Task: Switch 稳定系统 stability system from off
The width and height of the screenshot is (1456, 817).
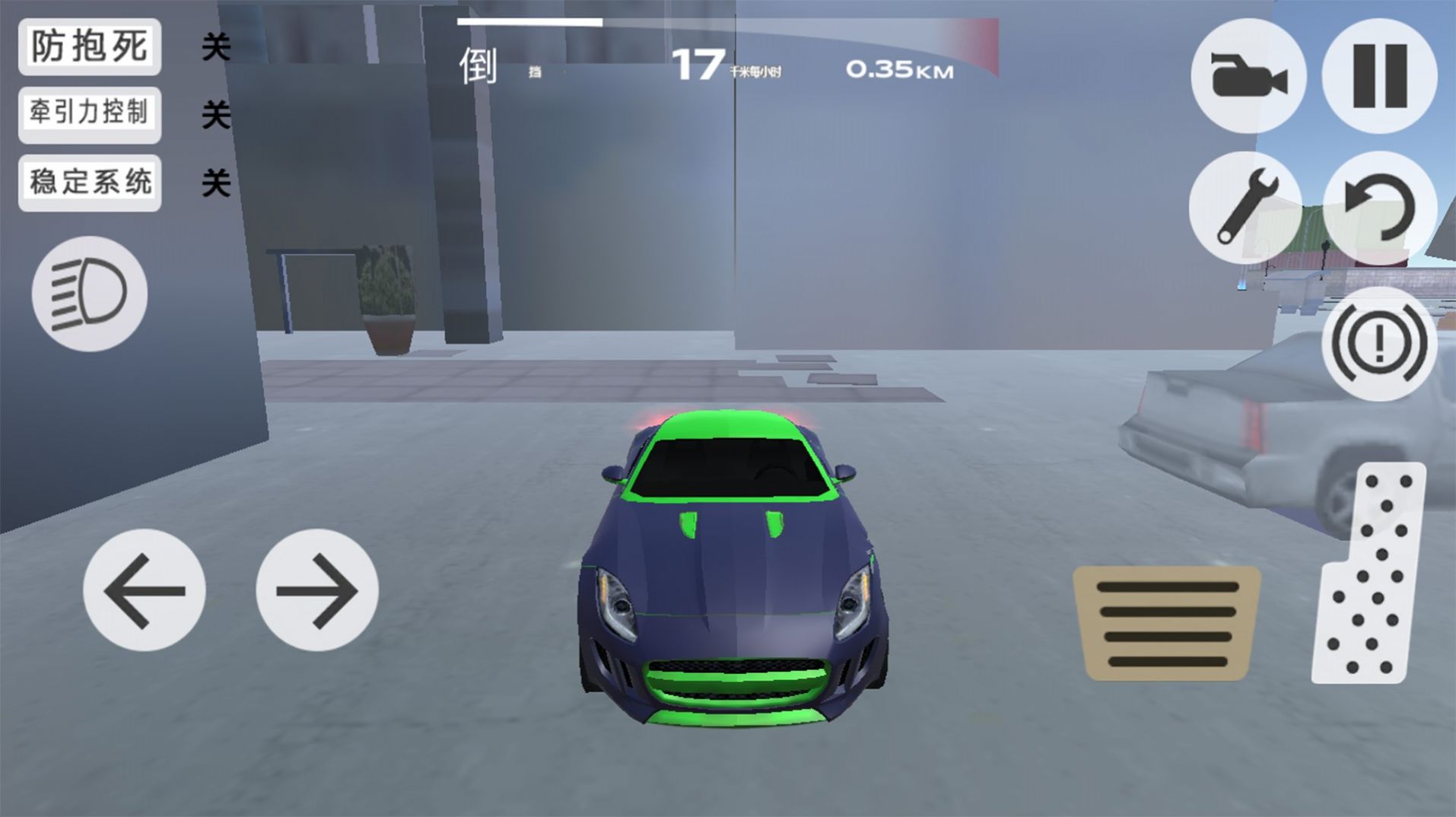Action: 89,182
